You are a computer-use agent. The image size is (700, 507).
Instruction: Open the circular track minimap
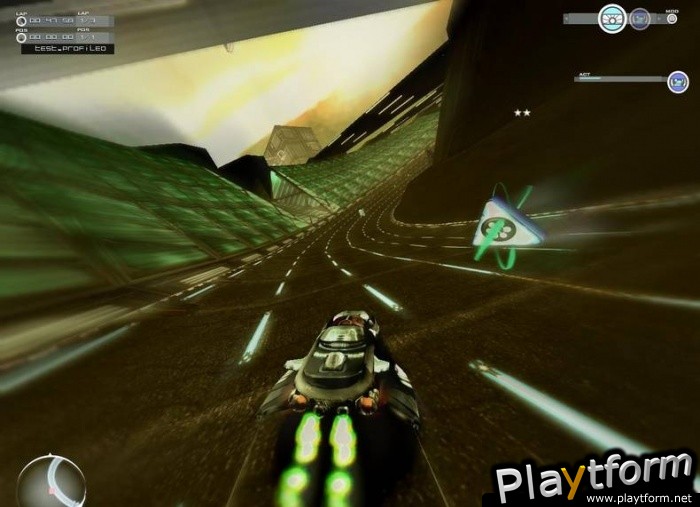coord(51,481)
